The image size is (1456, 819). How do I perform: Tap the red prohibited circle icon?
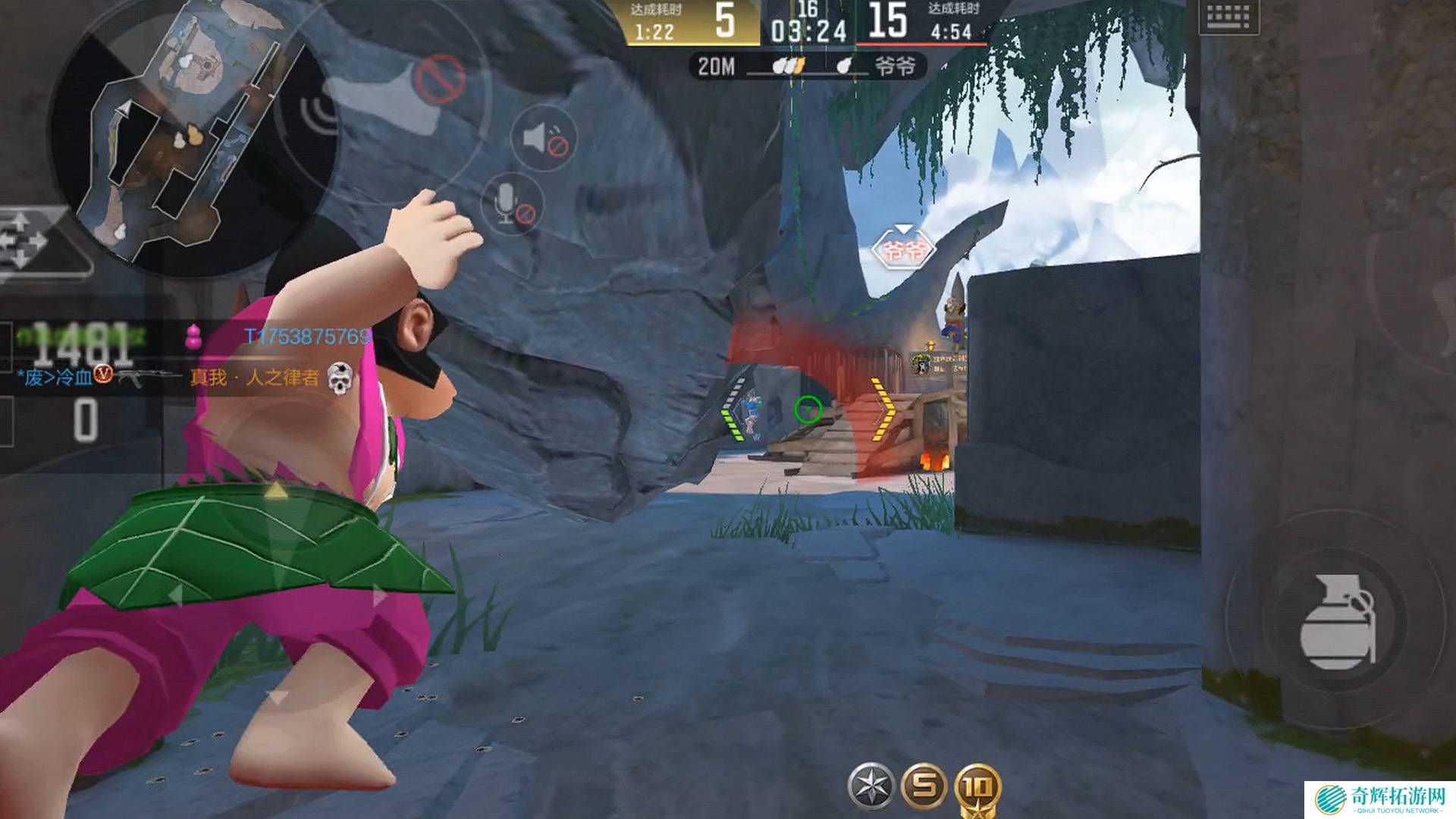pyautogui.click(x=440, y=77)
